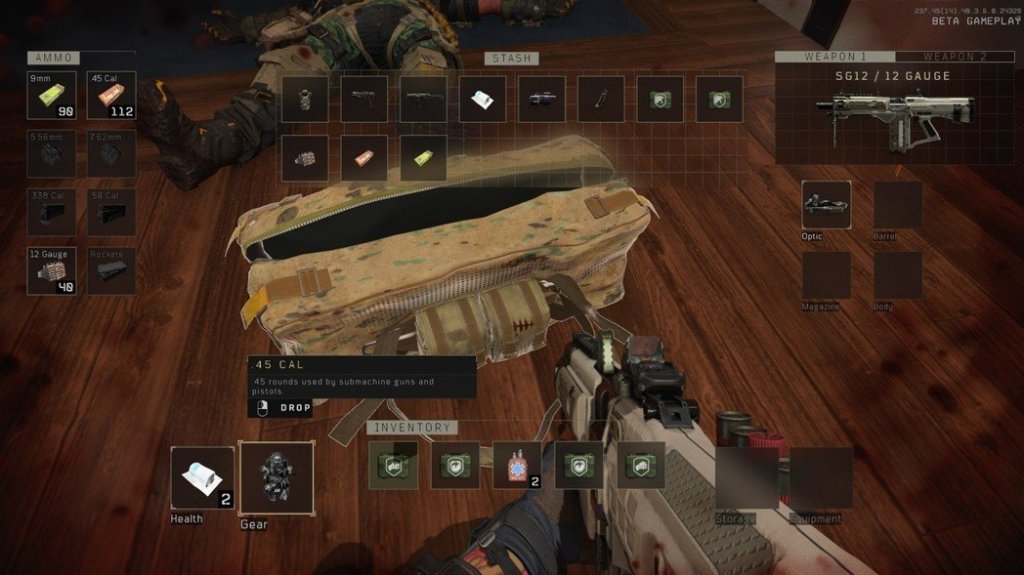The width and height of the screenshot is (1024, 575).
Task: Switch to the Weapon 2 tab
Action: (x=955, y=57)
